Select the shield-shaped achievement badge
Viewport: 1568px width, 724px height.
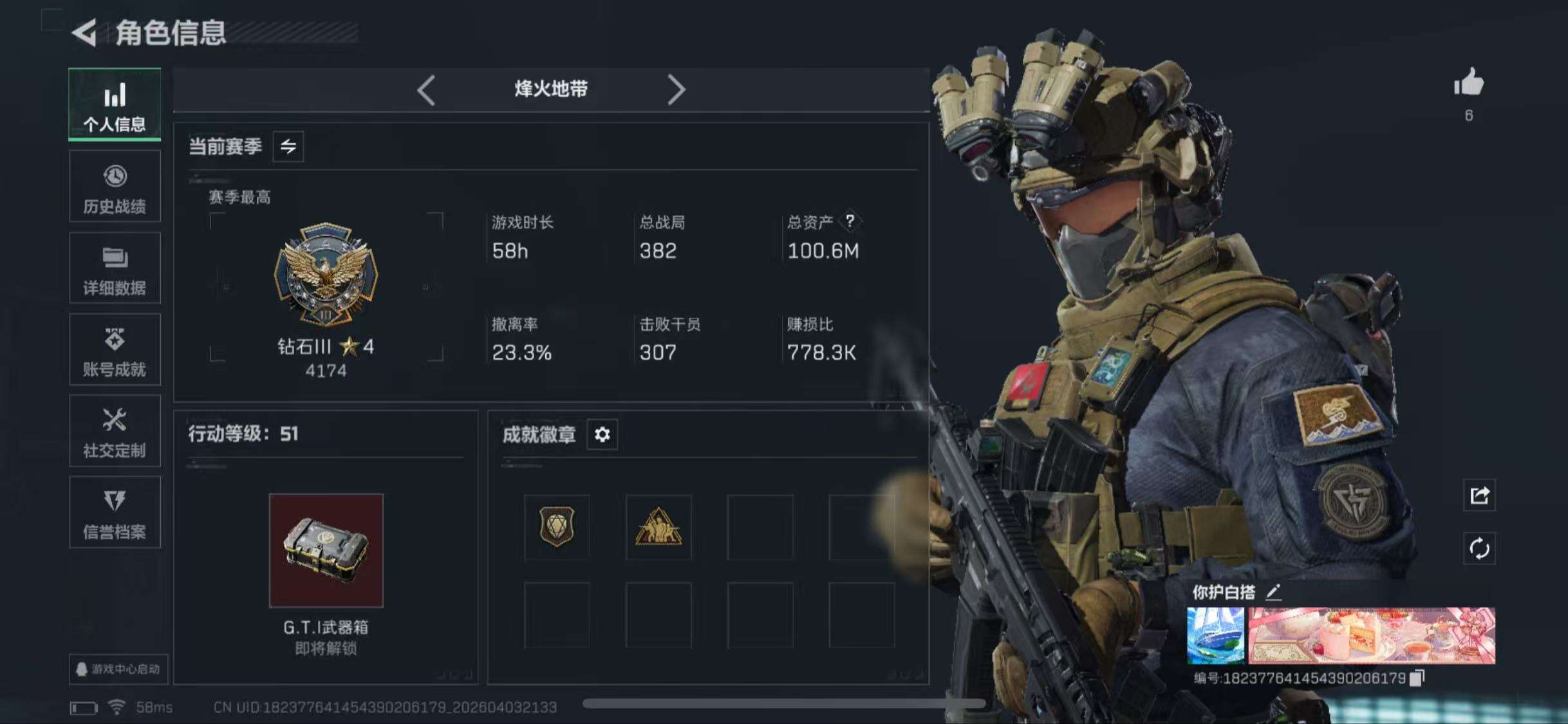(557, 527)
